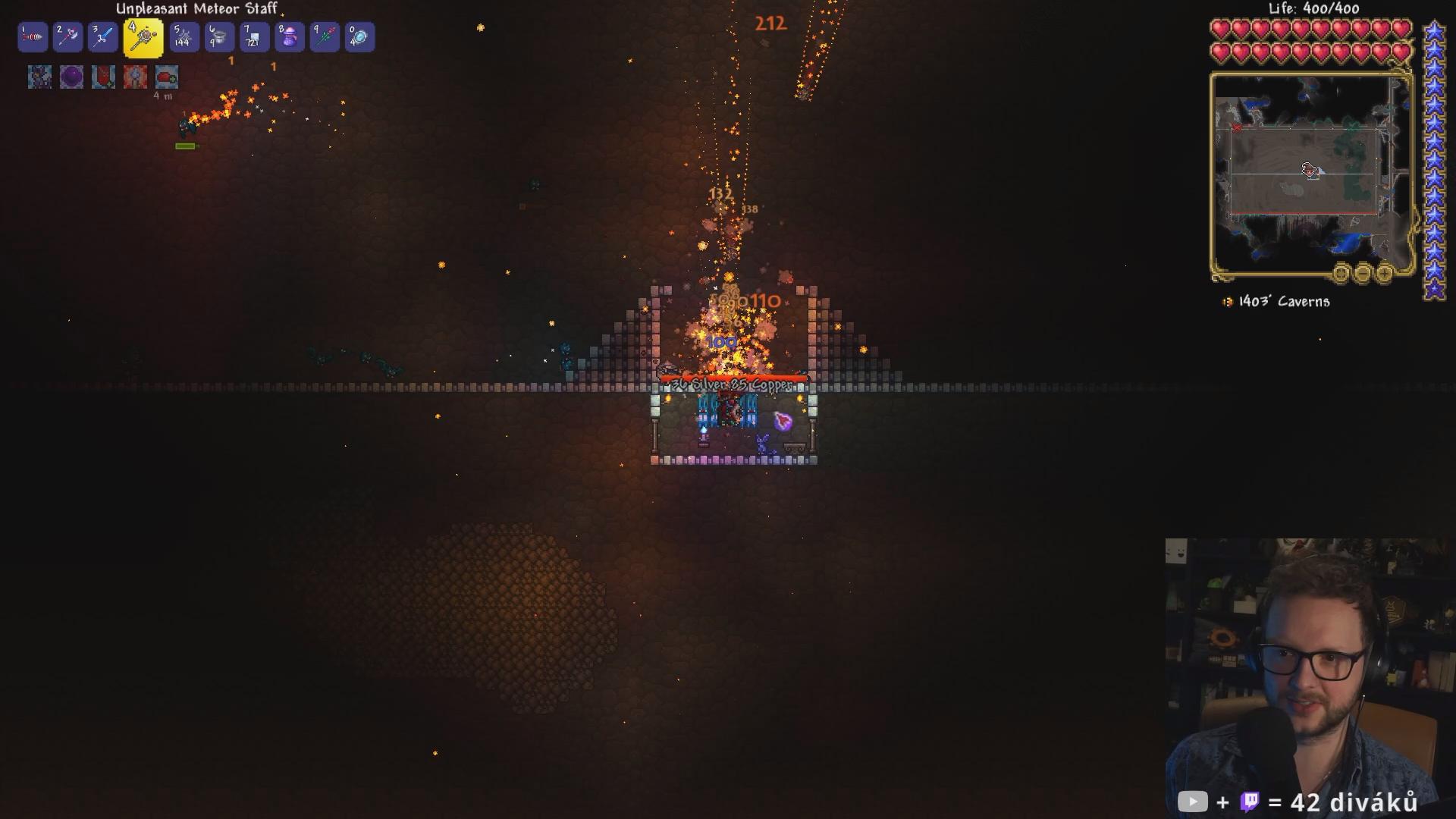Choose the blue sword in slot 3

[x=102, y=37]
